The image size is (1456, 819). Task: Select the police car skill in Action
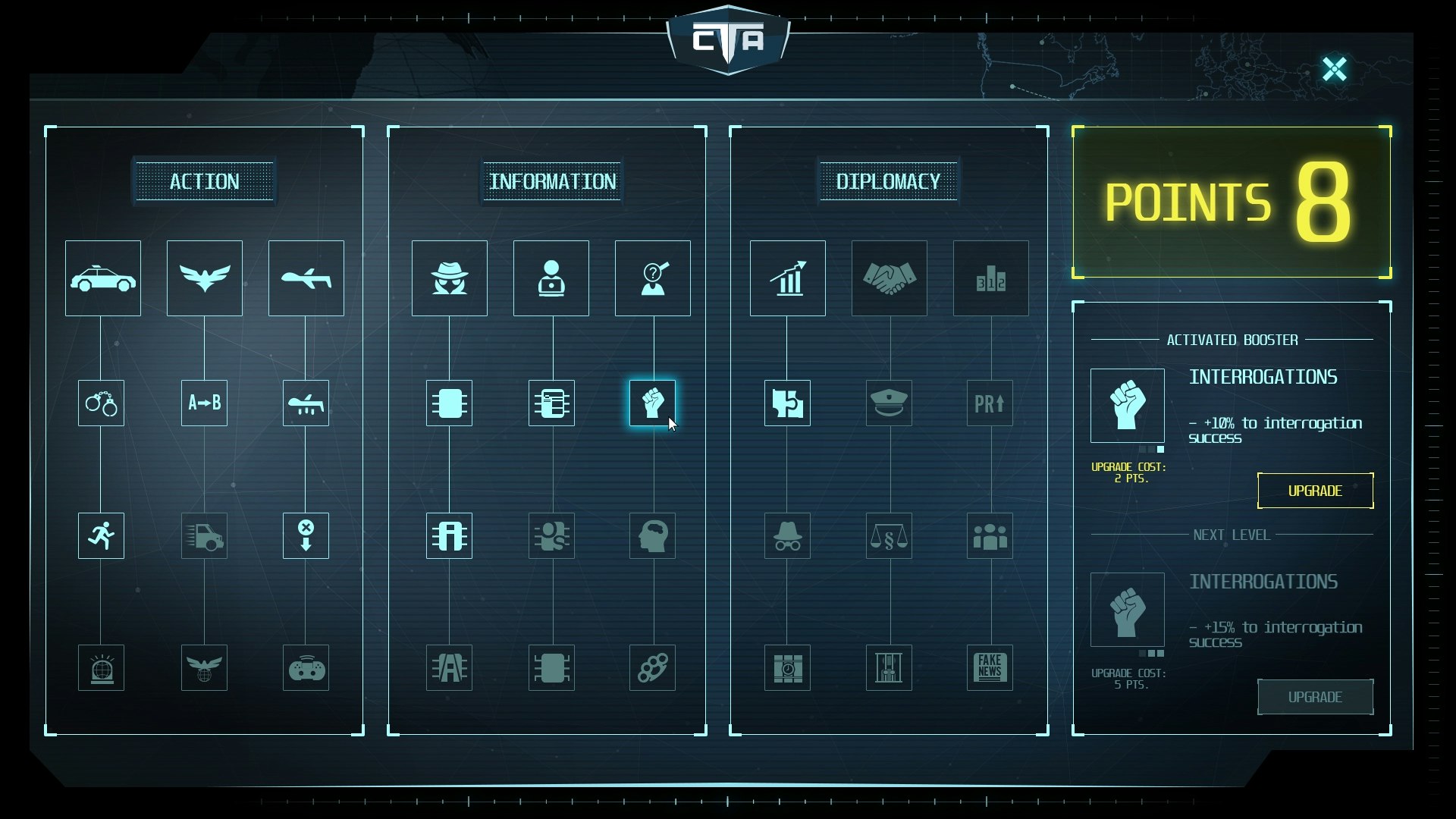[102, 278]
